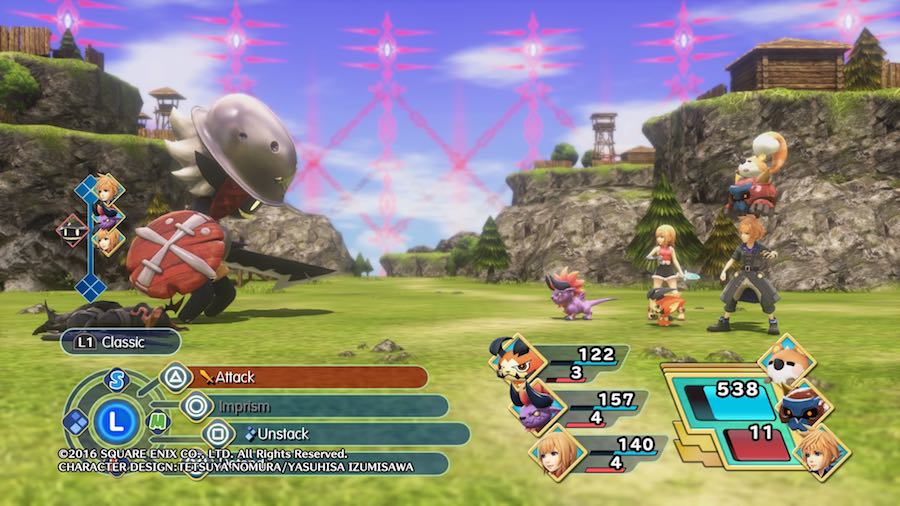Select the S size stack icon
Viewport: 900px width, 506px height.
pos(117,380)
